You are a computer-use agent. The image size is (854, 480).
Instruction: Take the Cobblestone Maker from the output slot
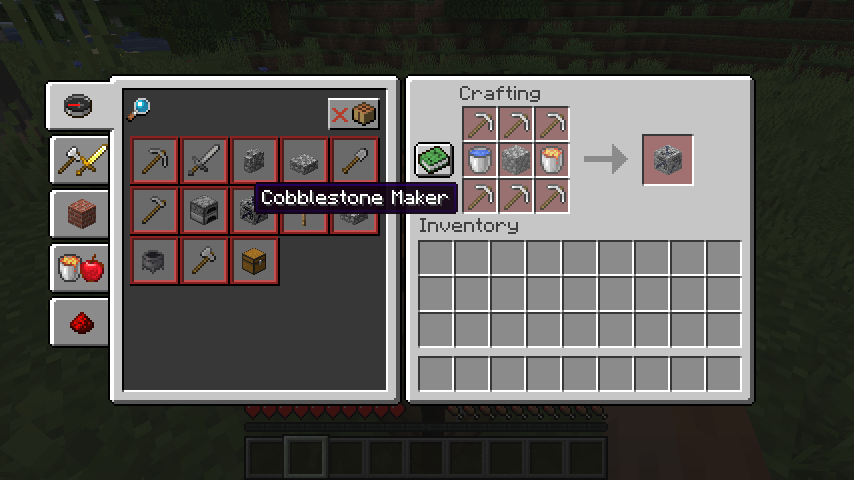pyautogui.click(x=667, y=160)
